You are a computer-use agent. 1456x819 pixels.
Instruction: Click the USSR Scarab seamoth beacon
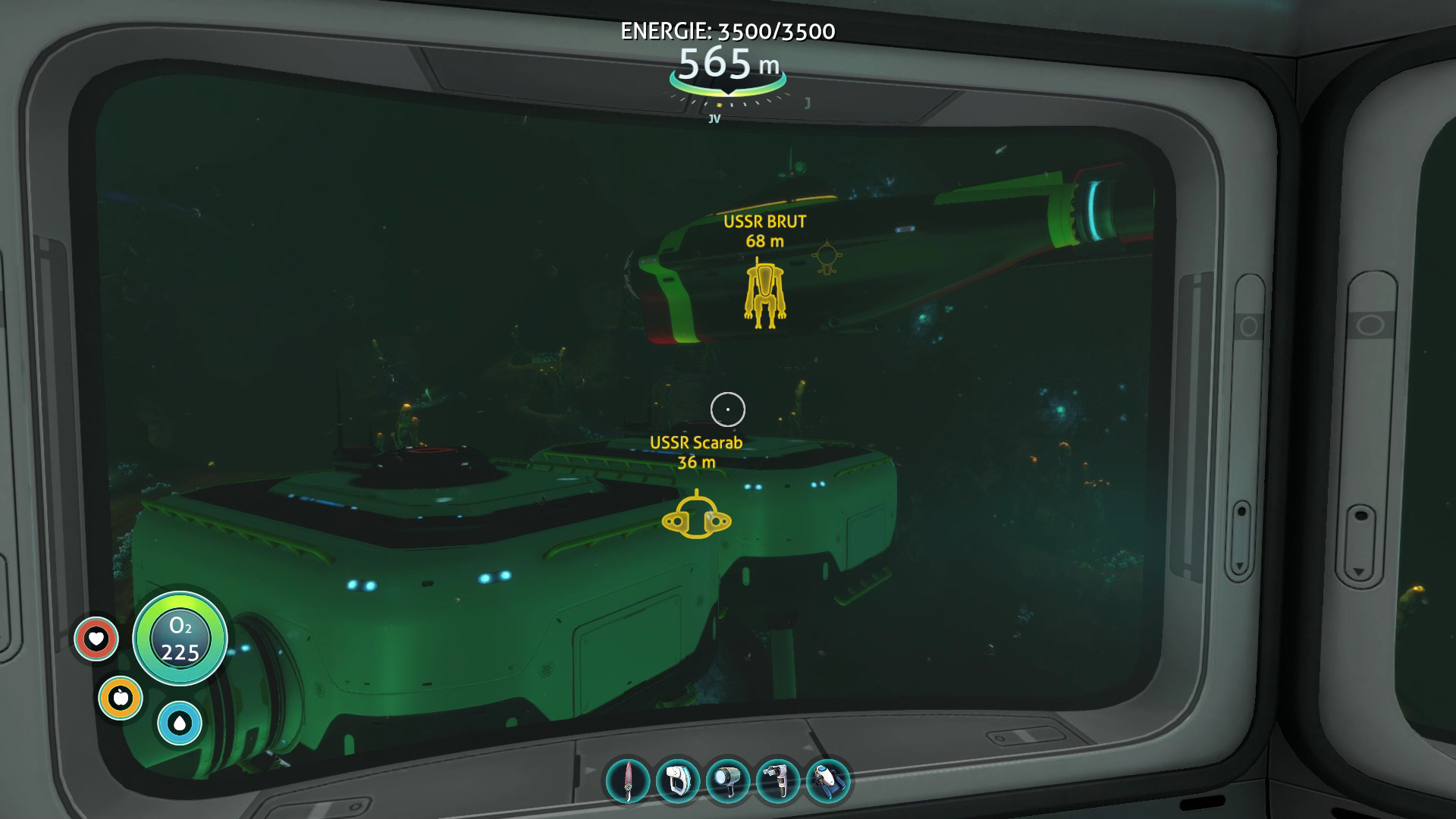(x=696, y=519)
